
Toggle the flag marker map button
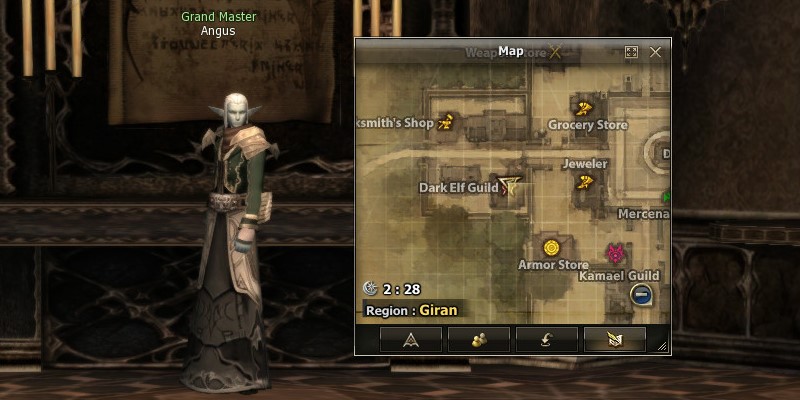click(x=614, y=339)
